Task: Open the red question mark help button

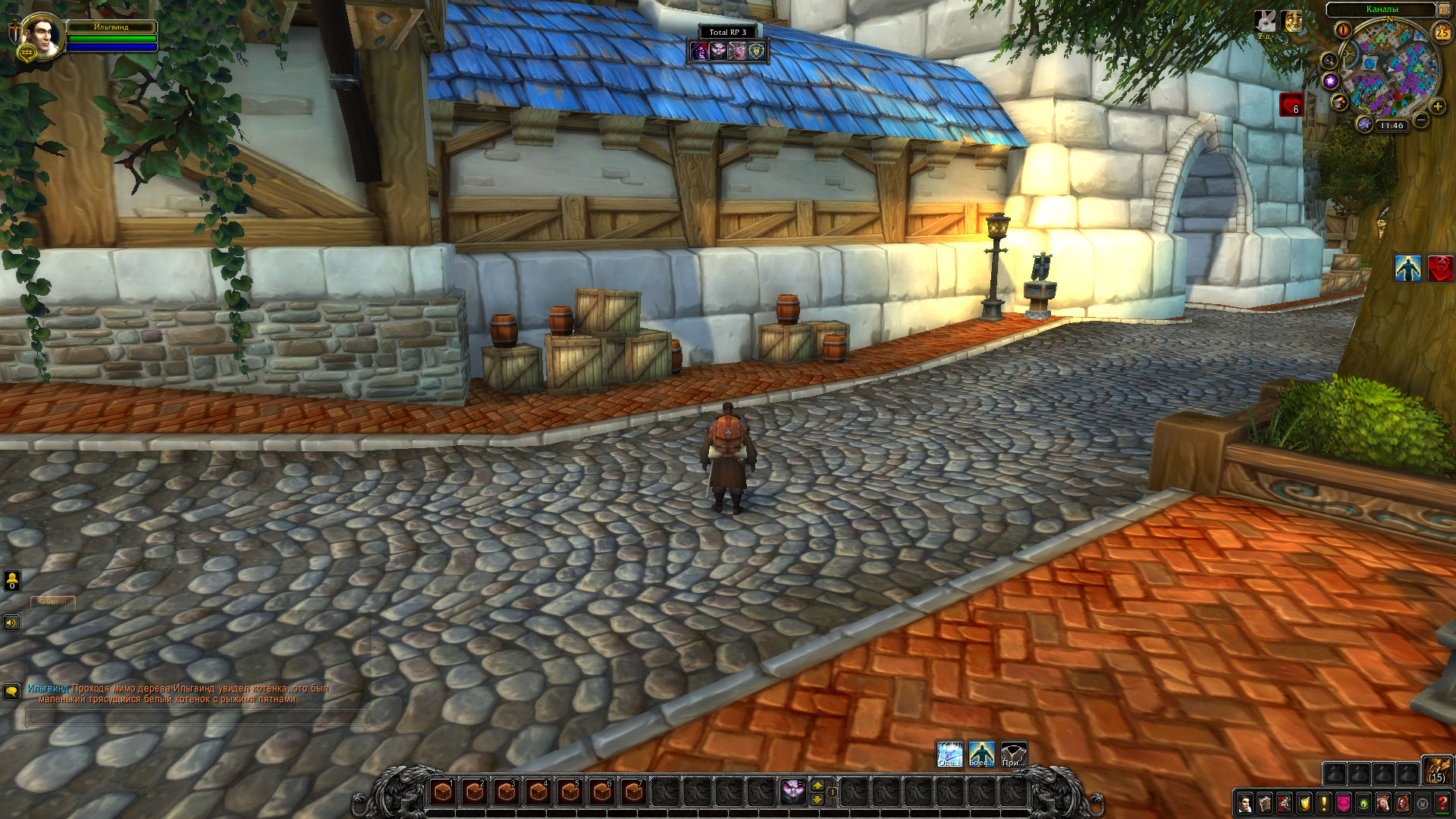Action: pos(1442,803)
